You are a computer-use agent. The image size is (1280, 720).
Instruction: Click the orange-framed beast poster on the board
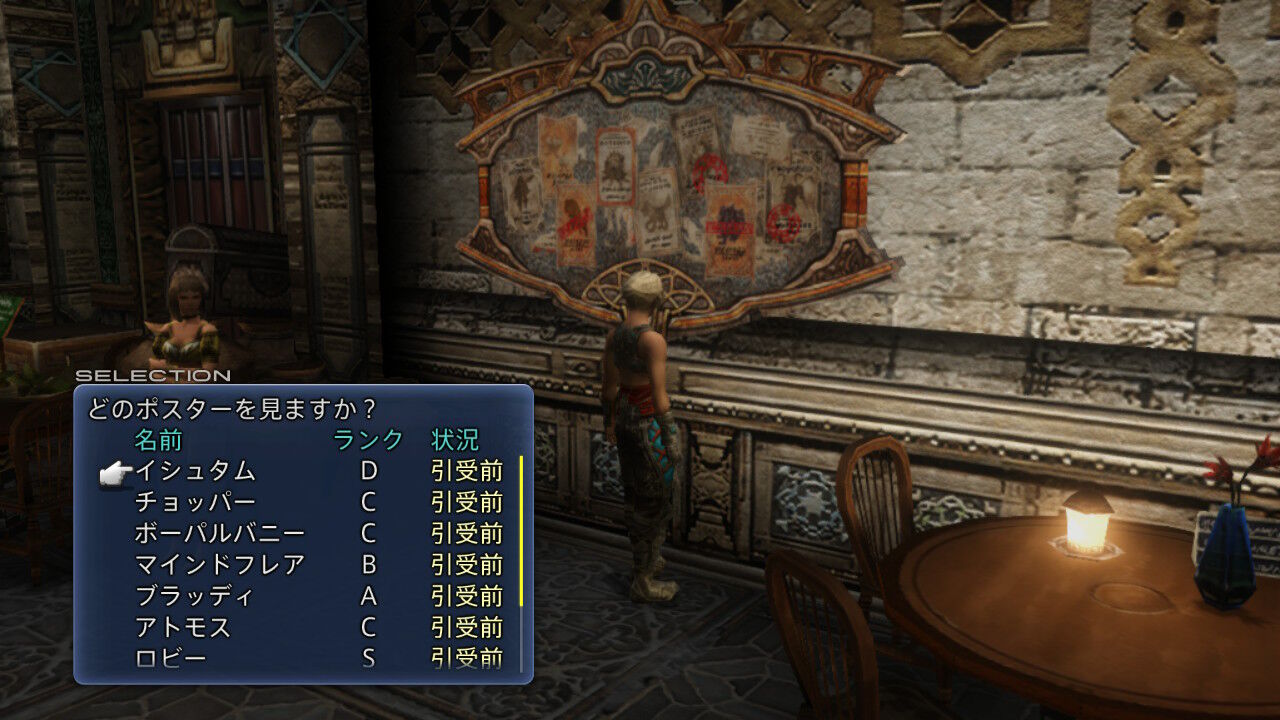616,166
